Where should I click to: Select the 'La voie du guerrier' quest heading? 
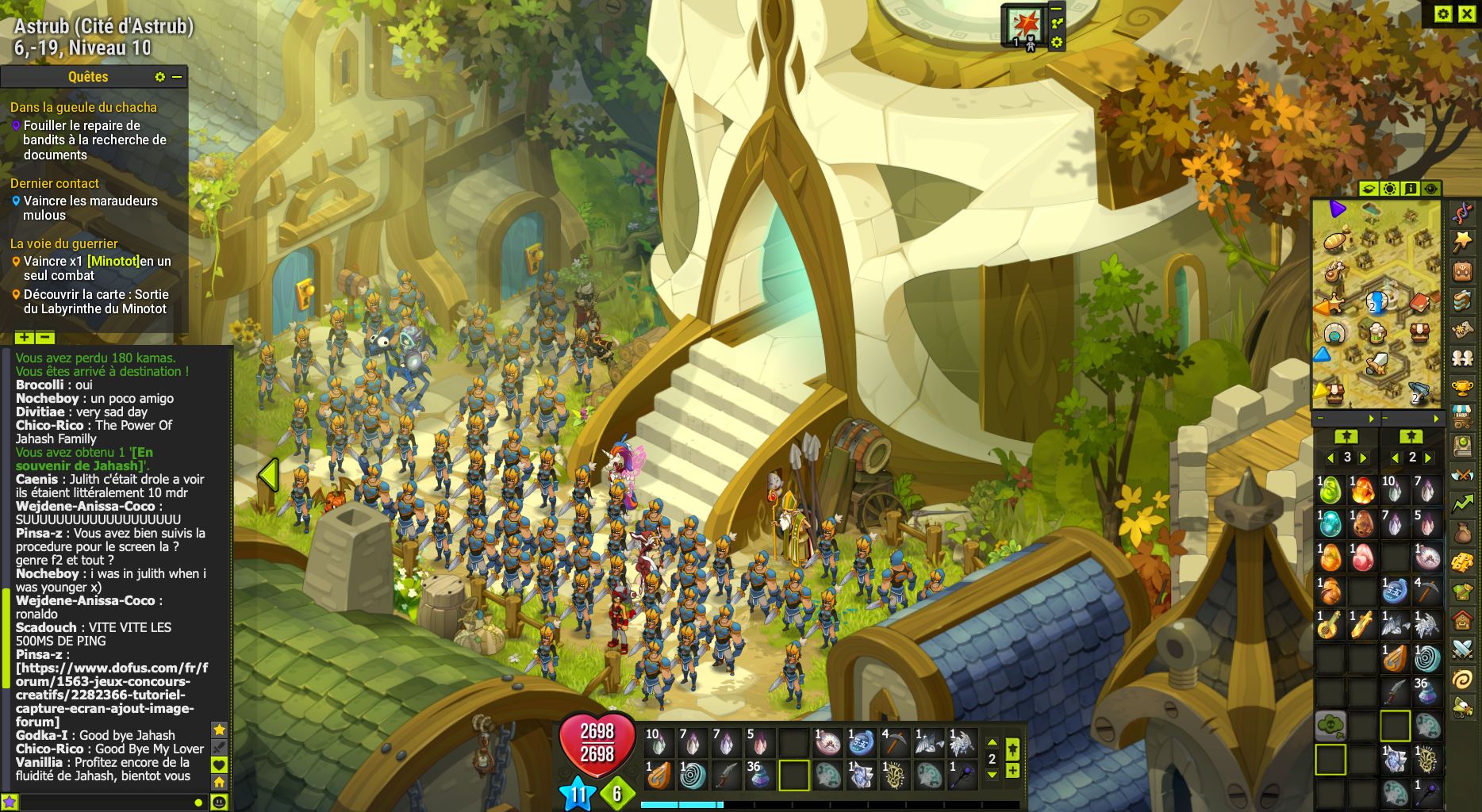click(64, 243)
